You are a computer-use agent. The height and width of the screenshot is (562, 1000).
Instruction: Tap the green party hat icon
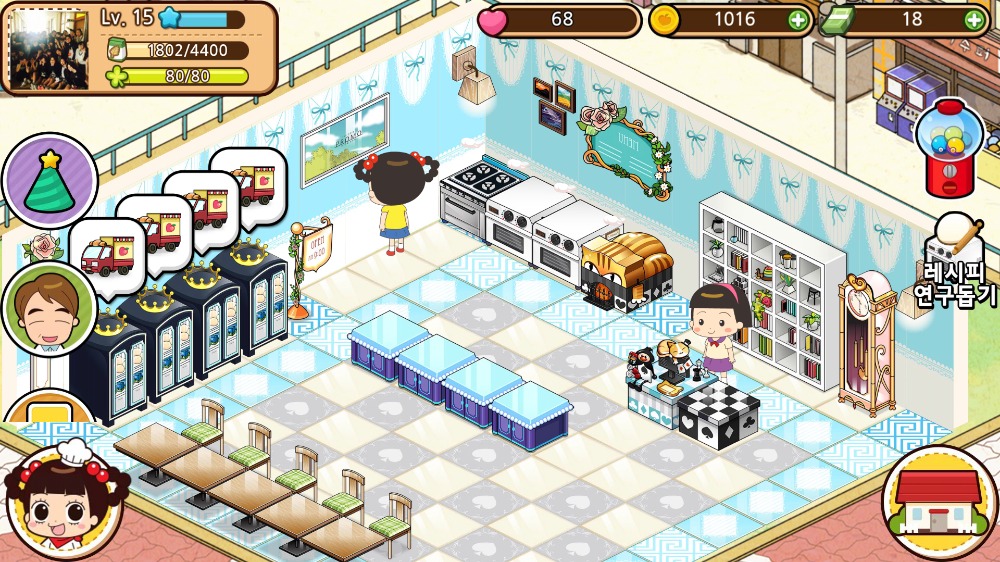(48, 182)
